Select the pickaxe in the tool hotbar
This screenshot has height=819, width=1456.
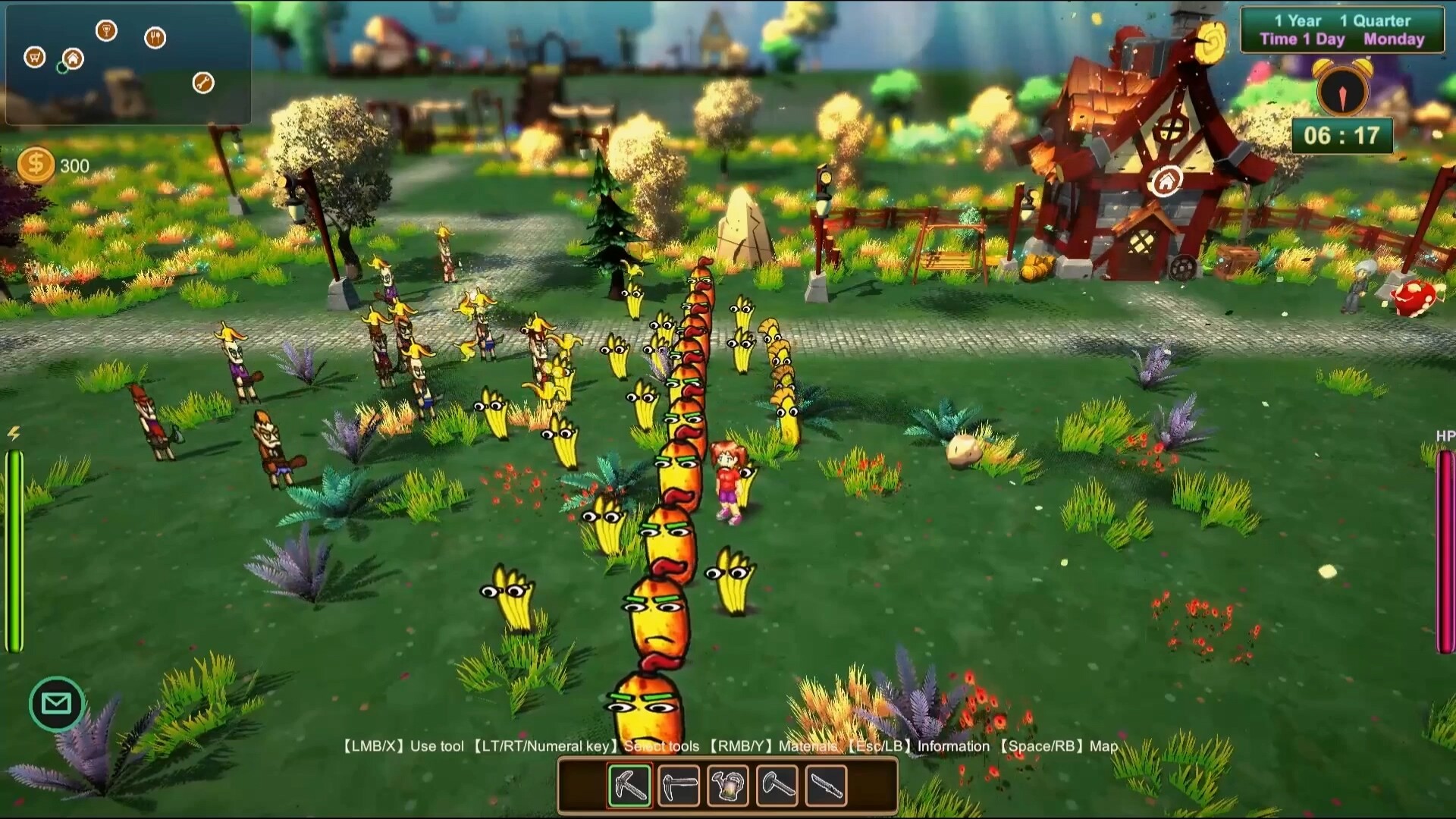click(630, 785)
